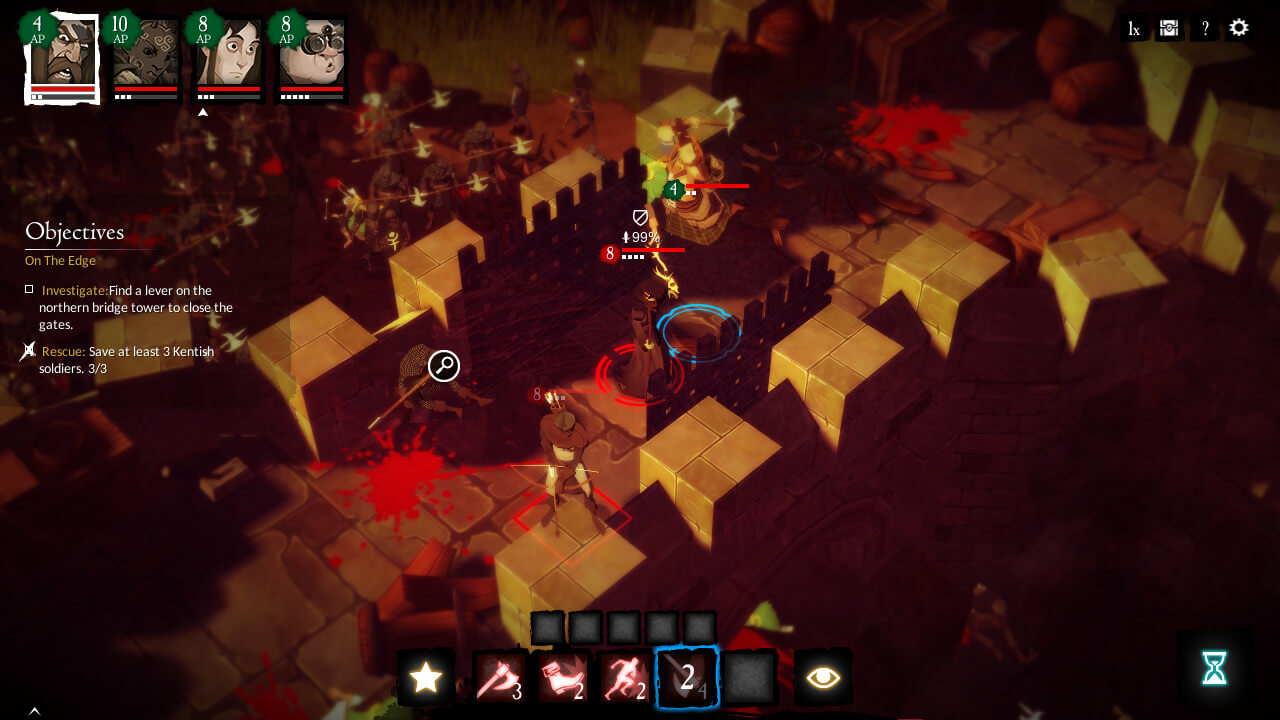This screenshot has height=720, width=1280.
Task: Click the 'Rescue' objective text
Action: coord(62,351)
